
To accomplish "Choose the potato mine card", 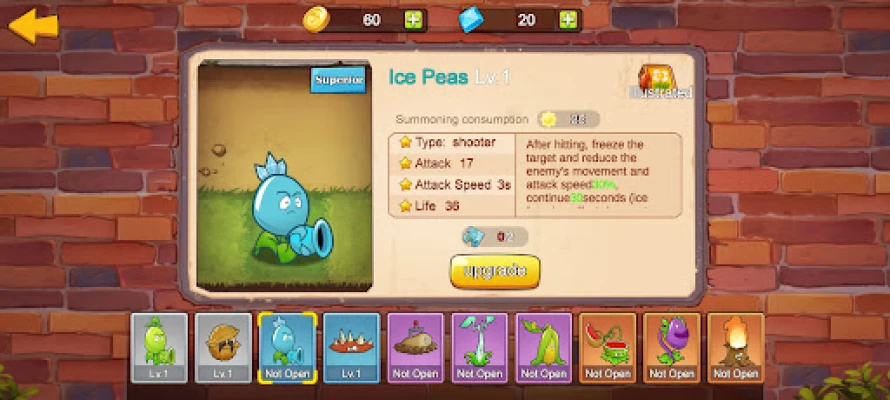I will pyautogui.click(x=415, y=347).
